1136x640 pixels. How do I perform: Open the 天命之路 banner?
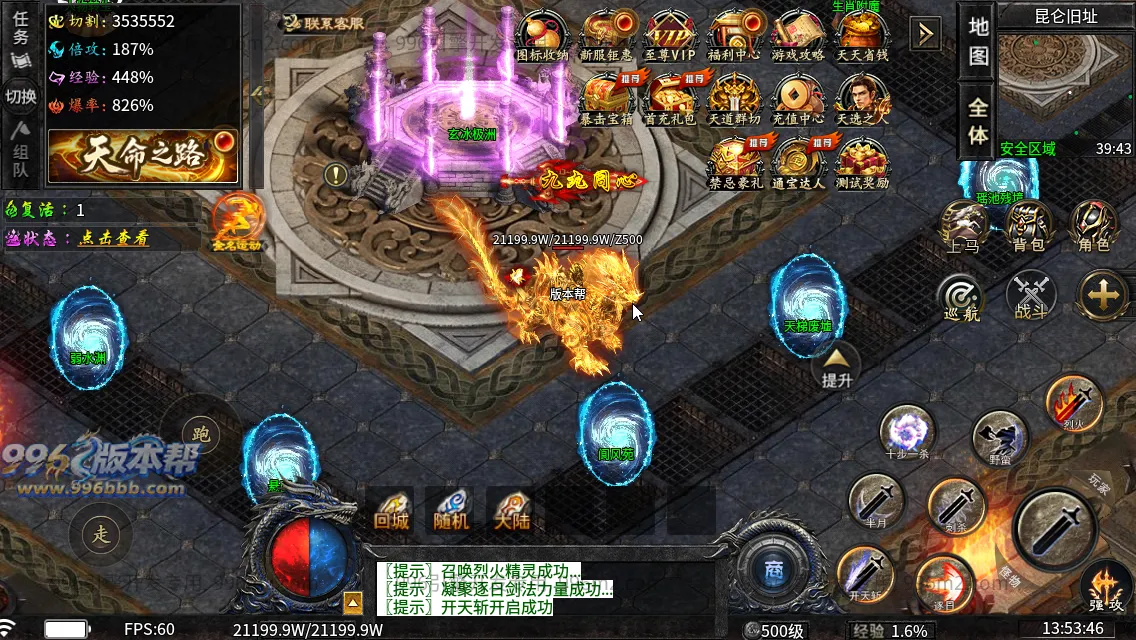pos(143,156)
